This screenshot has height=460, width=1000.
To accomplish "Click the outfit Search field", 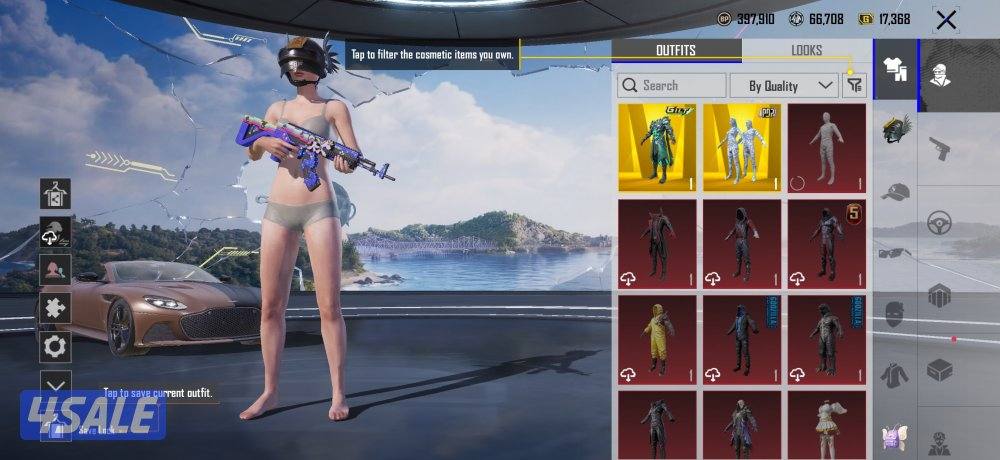I will pyautogui.click(x=672, y=86).
